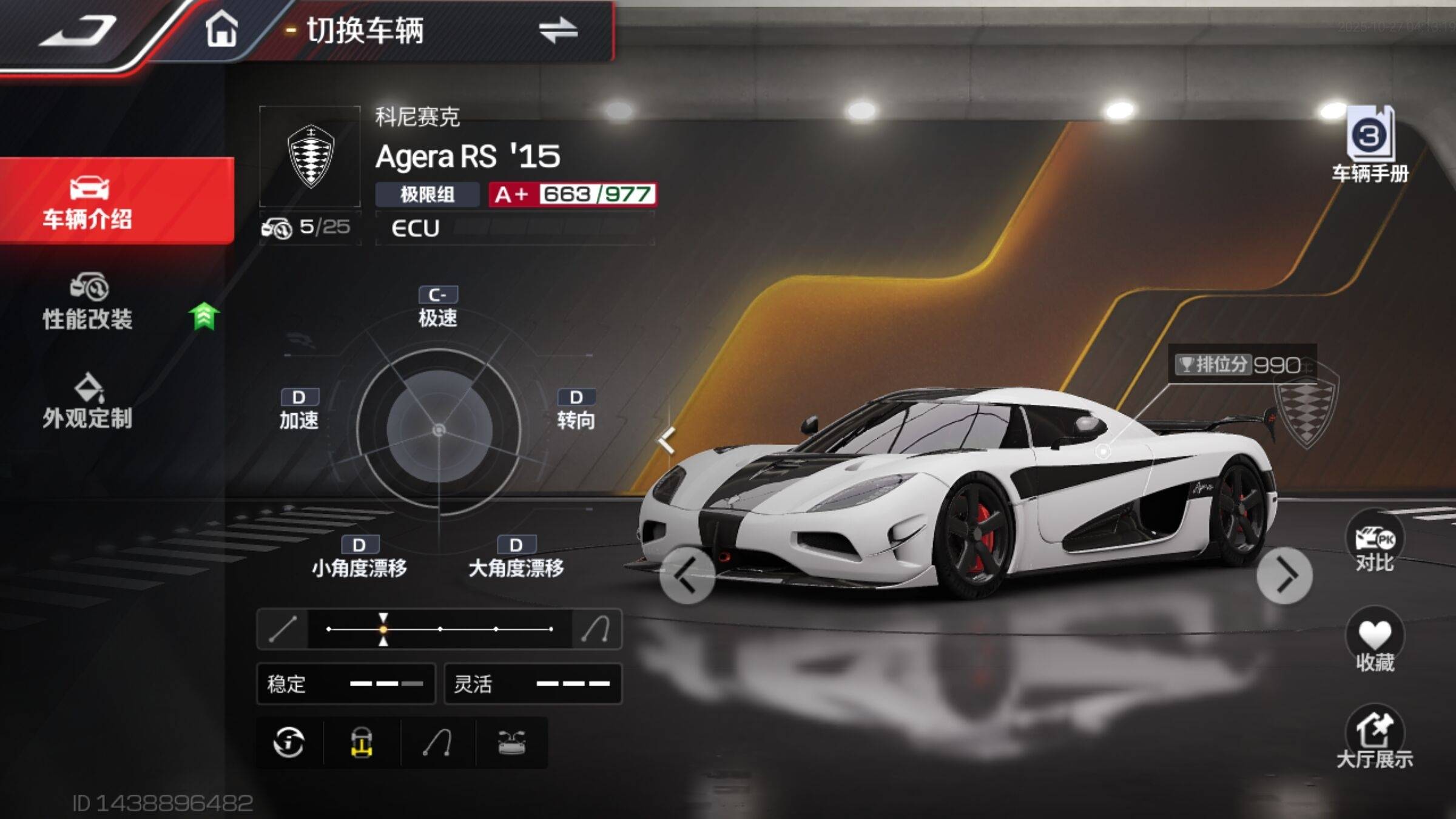The image size is (1456, 819).
Task: Go back using the top-left back arrow
Action: 79,32
